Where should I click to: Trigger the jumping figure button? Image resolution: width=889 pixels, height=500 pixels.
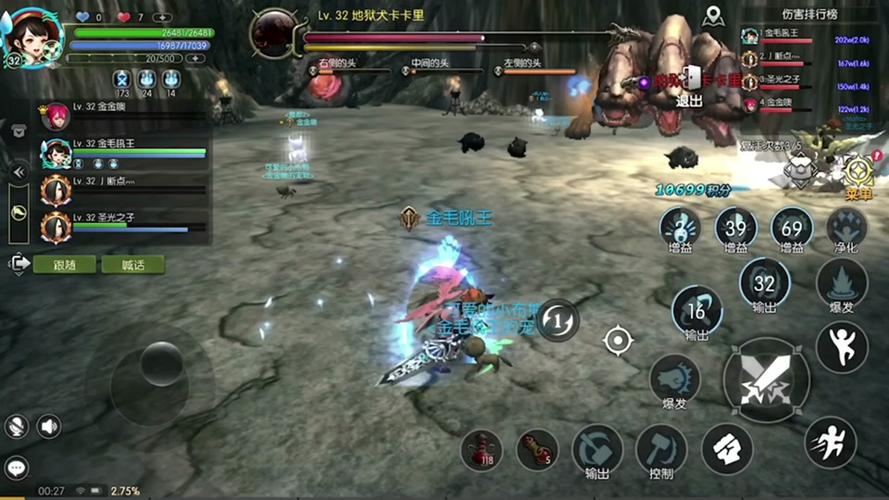pyautogui.click(x=841, y=346)
